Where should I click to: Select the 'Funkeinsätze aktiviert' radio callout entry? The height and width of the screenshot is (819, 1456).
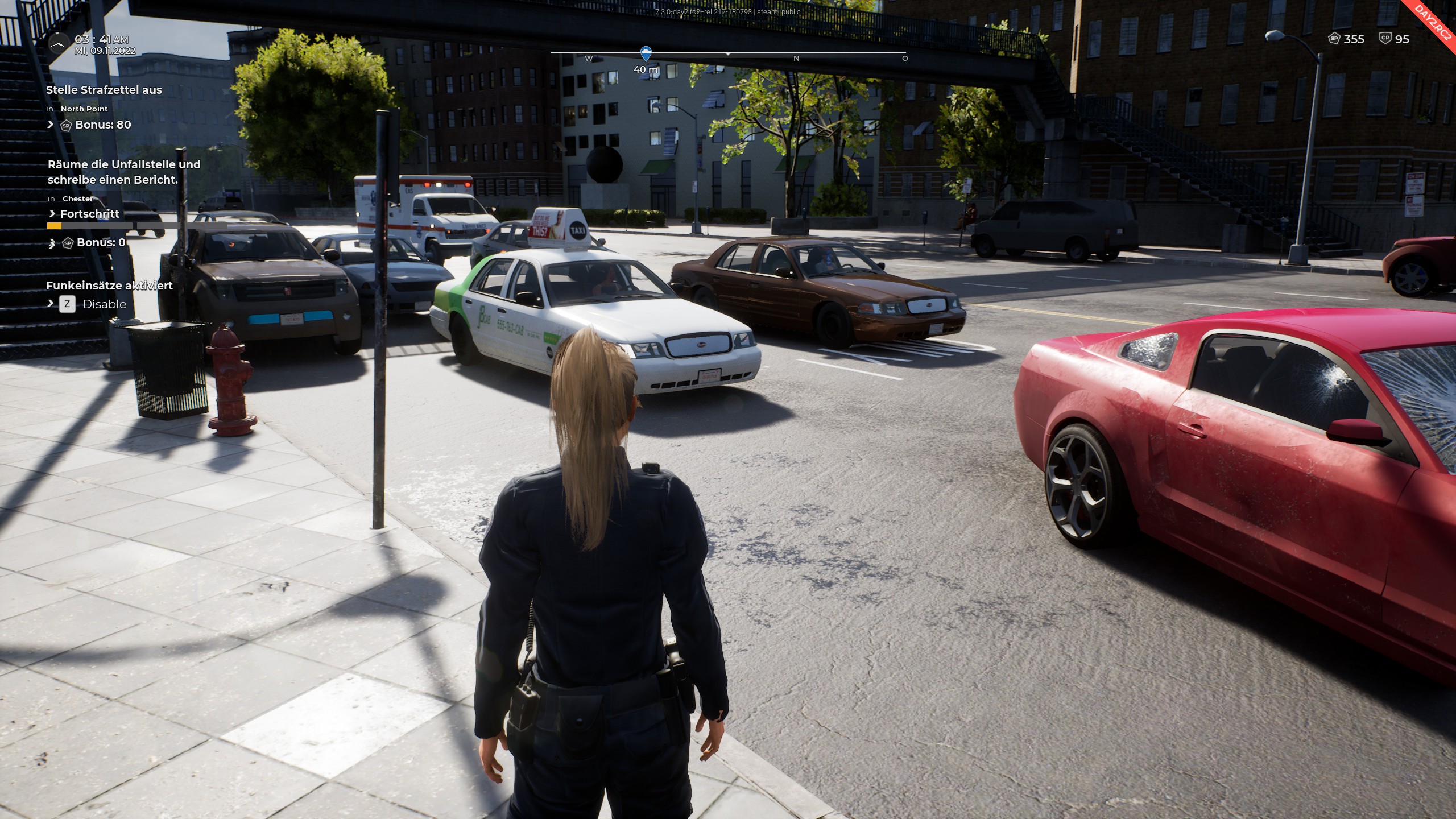click(109, 286)
